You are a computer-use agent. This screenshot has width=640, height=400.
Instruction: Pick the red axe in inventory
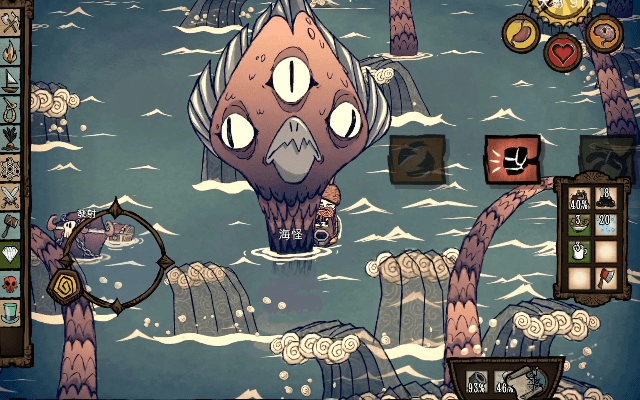click(606, 278)
